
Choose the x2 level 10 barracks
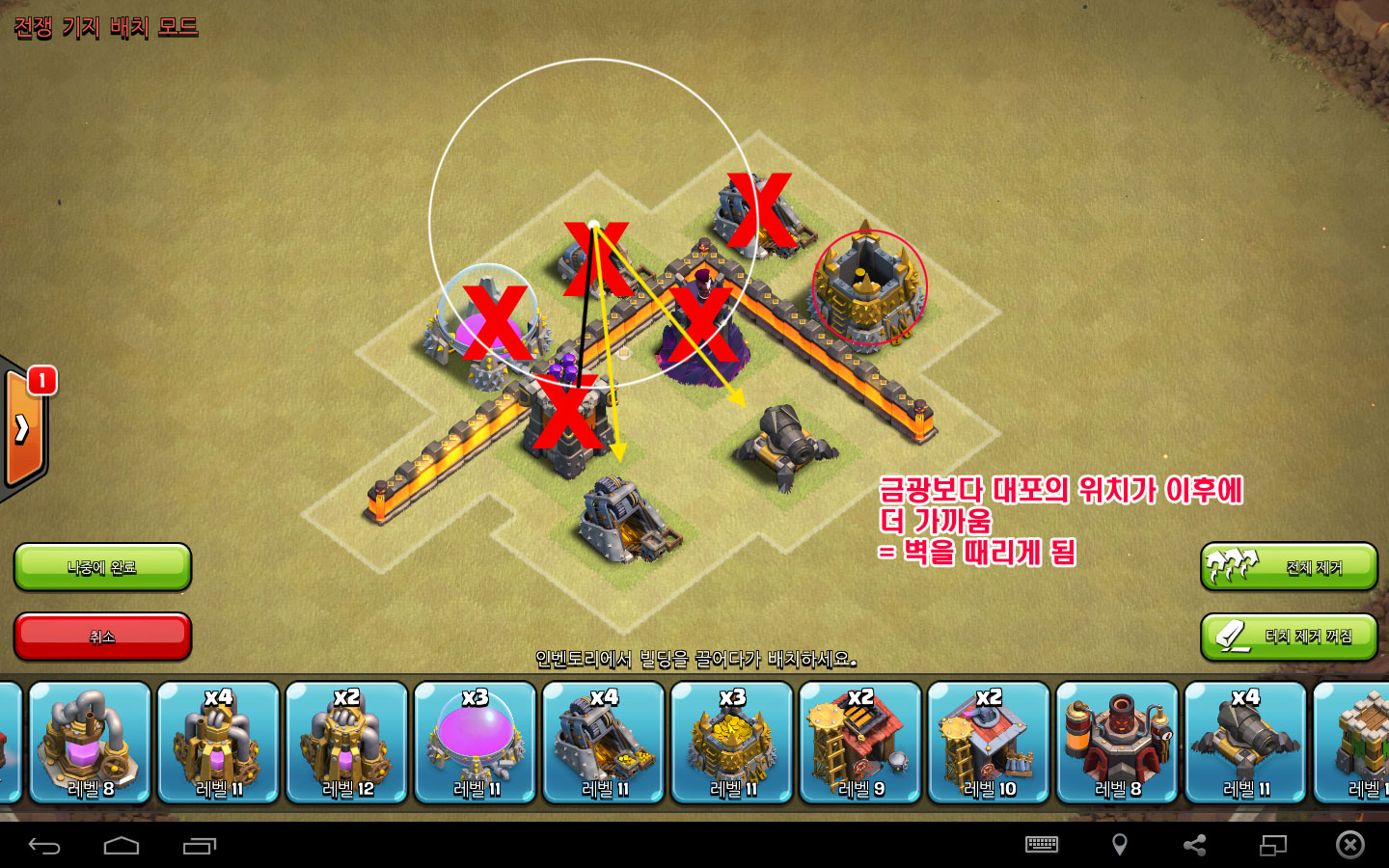[988, 743]
